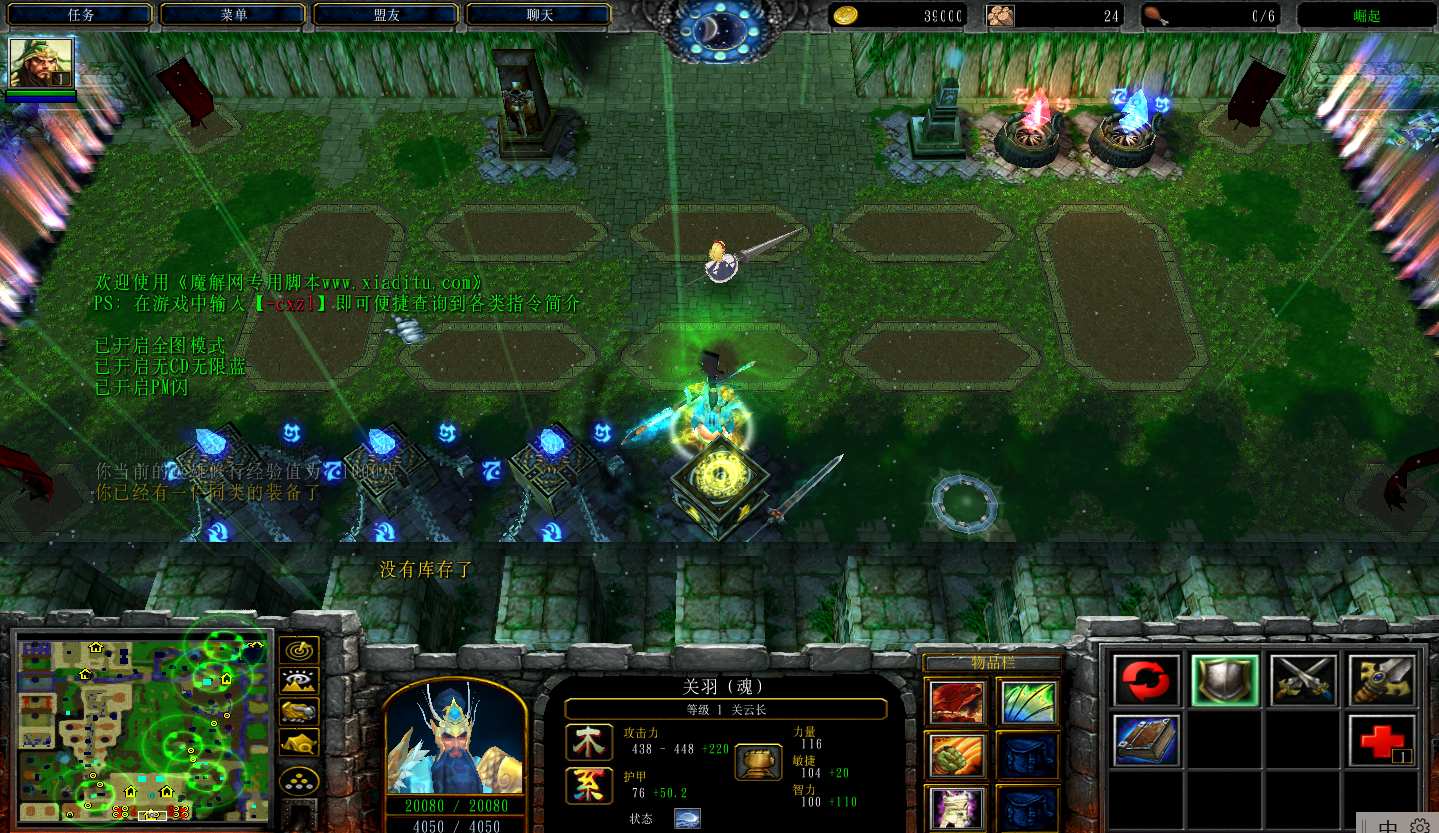Toggle minimap terrain display button
The image size is (1439, 833).
point(299,681)
